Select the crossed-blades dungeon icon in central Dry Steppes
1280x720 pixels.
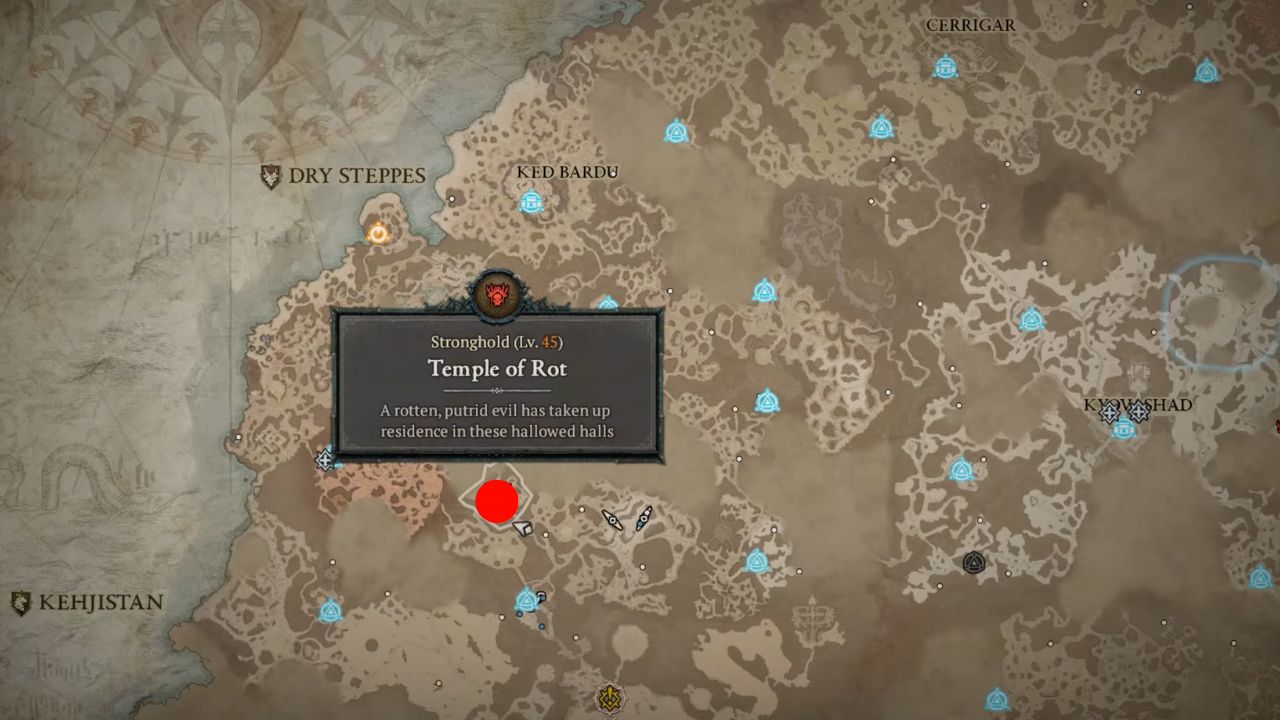[612, 519]
